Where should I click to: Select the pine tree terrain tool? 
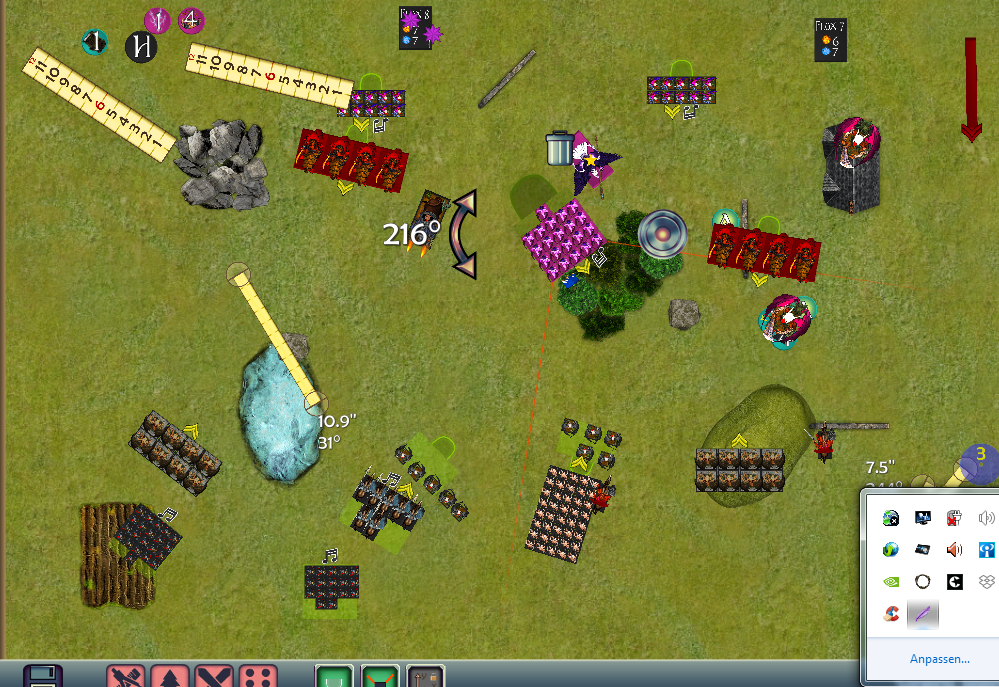[x=170, y=677]
